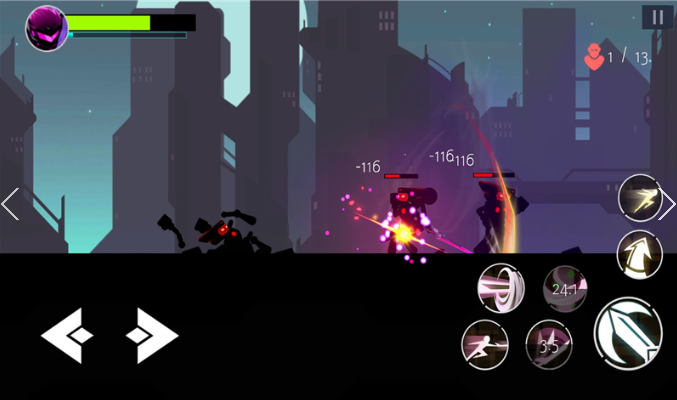Select the skill with 3.5 cooldown
Viewport: 677px width, 400px height.
click(x=548, y=345)
